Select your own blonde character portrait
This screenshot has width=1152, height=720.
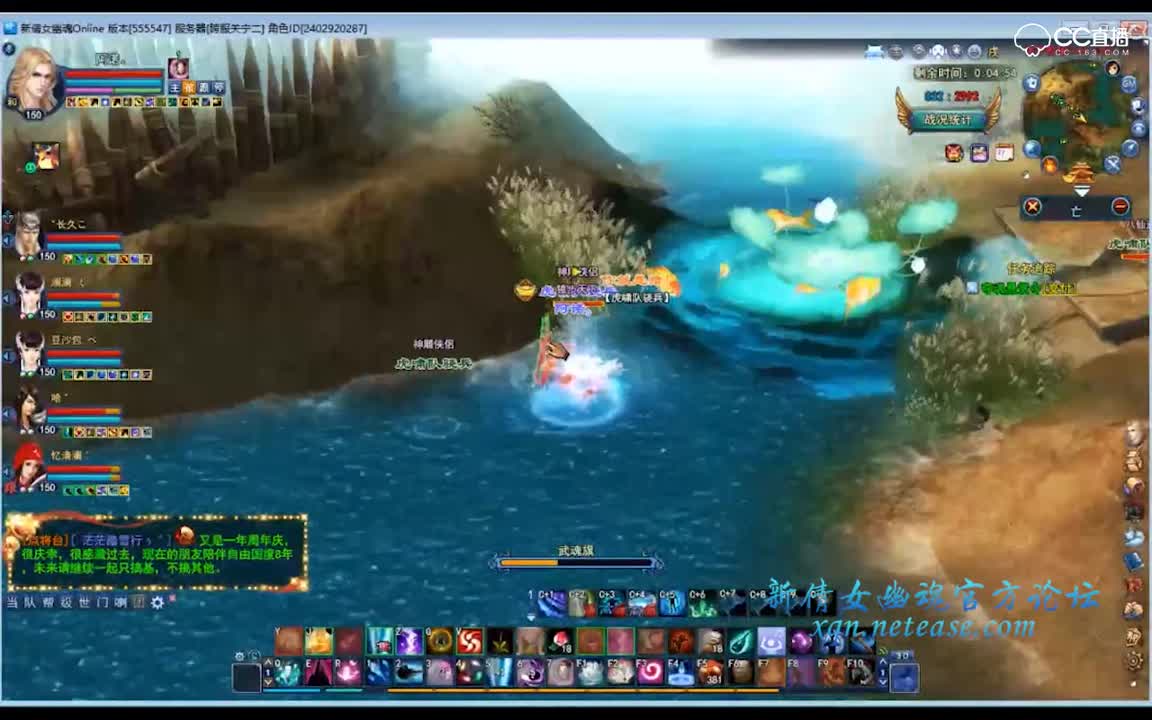pyautogui.click(x=32, y=82)
